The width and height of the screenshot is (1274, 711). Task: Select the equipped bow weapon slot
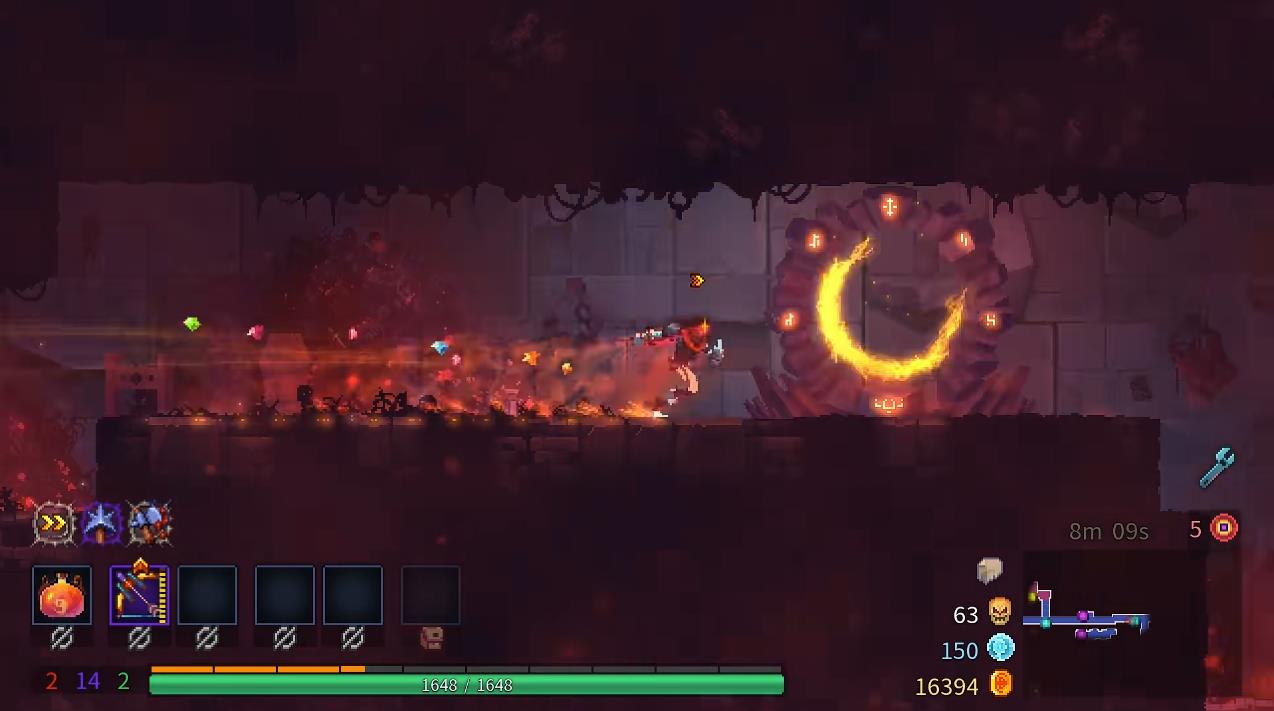coord(139,596)
